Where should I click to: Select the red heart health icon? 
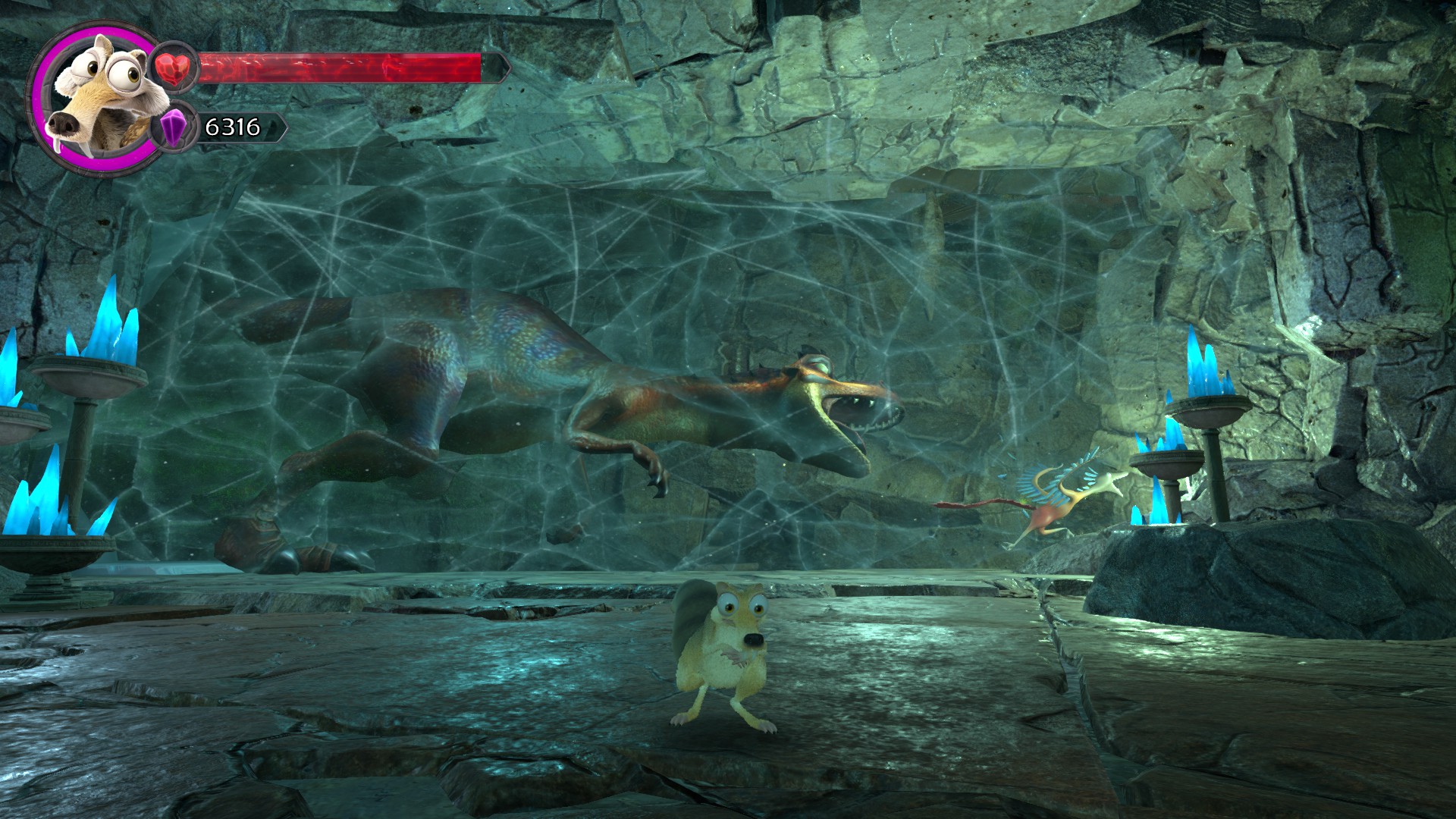(175, 67)
